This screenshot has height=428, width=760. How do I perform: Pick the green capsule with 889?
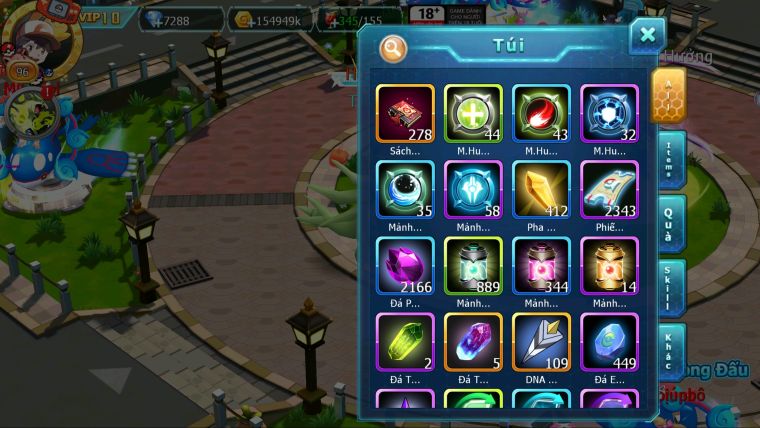click(473, 266)
